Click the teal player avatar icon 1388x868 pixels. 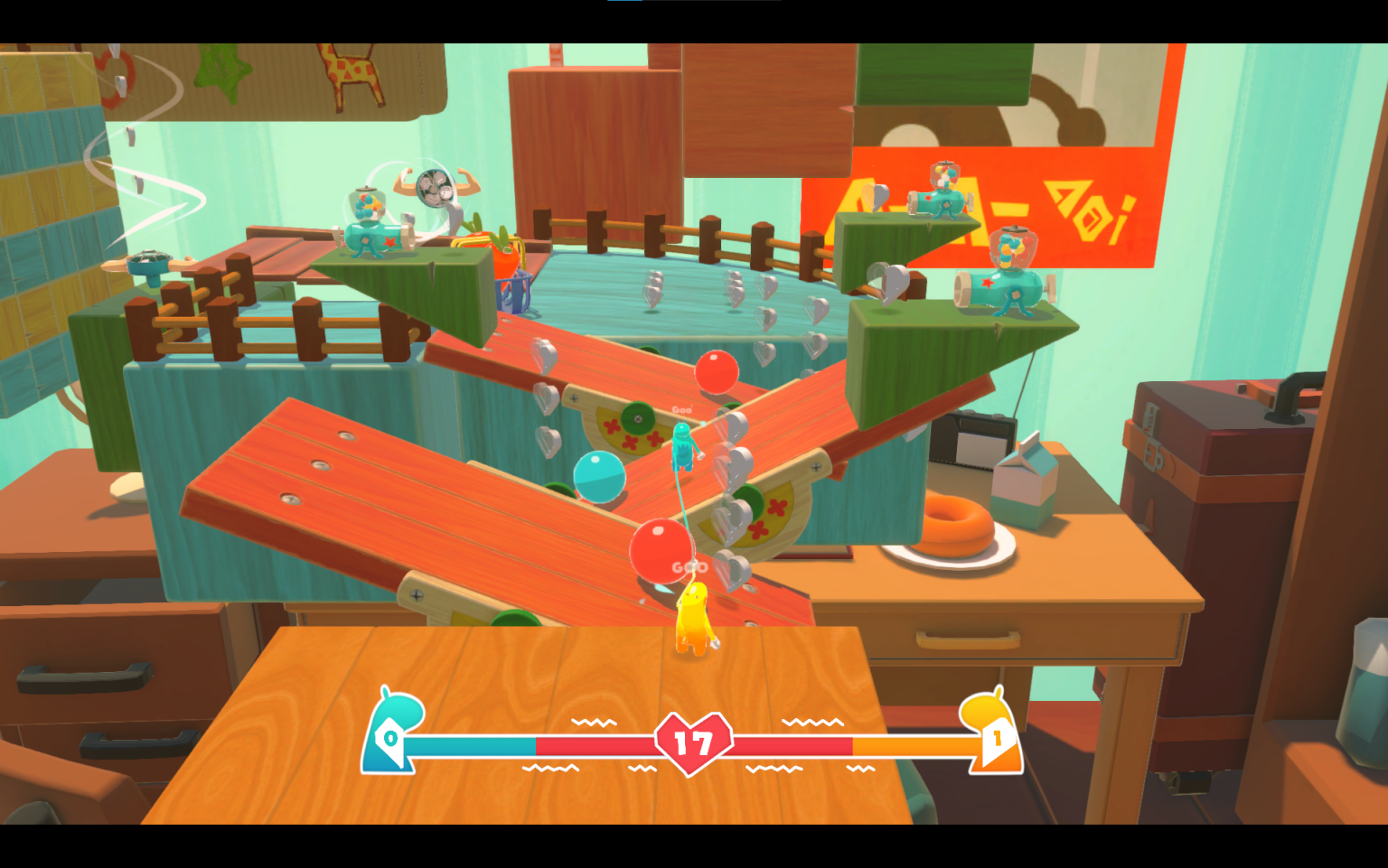coord(392,733)
